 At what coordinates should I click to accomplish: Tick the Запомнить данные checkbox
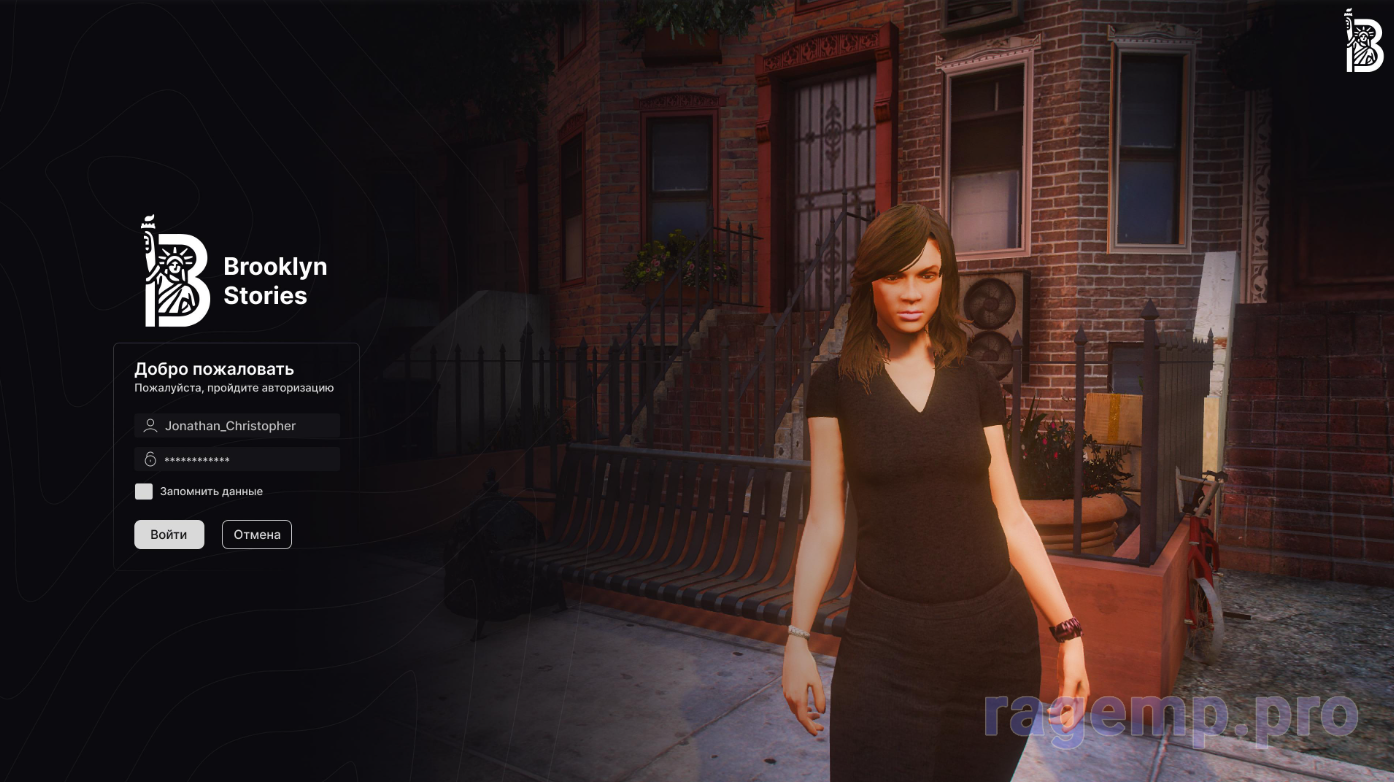[144, 491]
